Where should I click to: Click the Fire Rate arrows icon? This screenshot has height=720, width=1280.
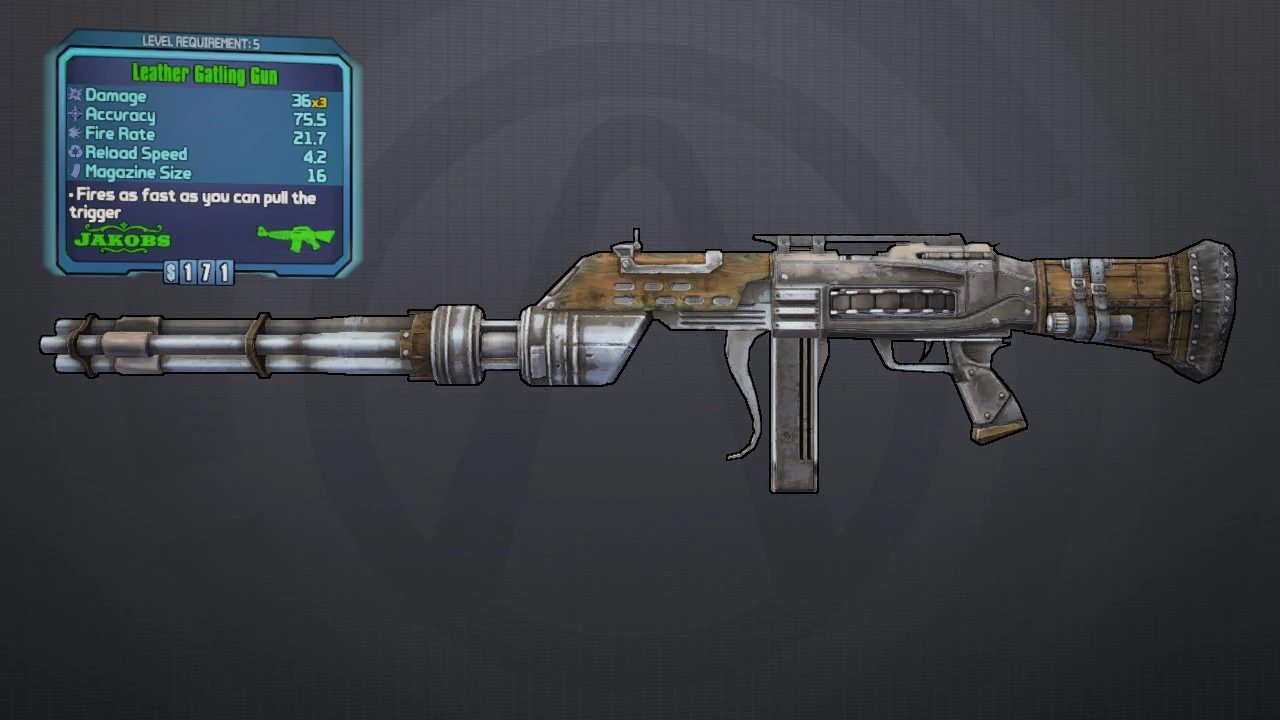click(x=75, y=134)
